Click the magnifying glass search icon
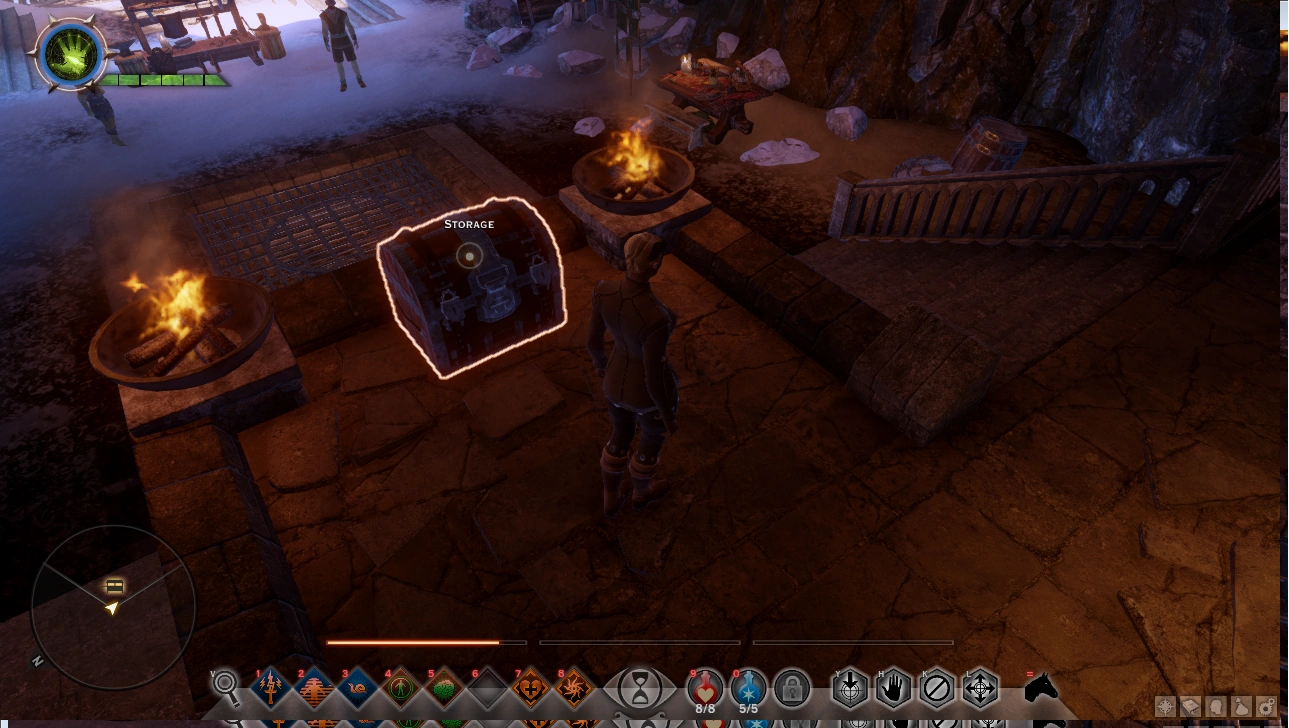The width and height of the screenshot is (1289, 728). coord(227,686)
